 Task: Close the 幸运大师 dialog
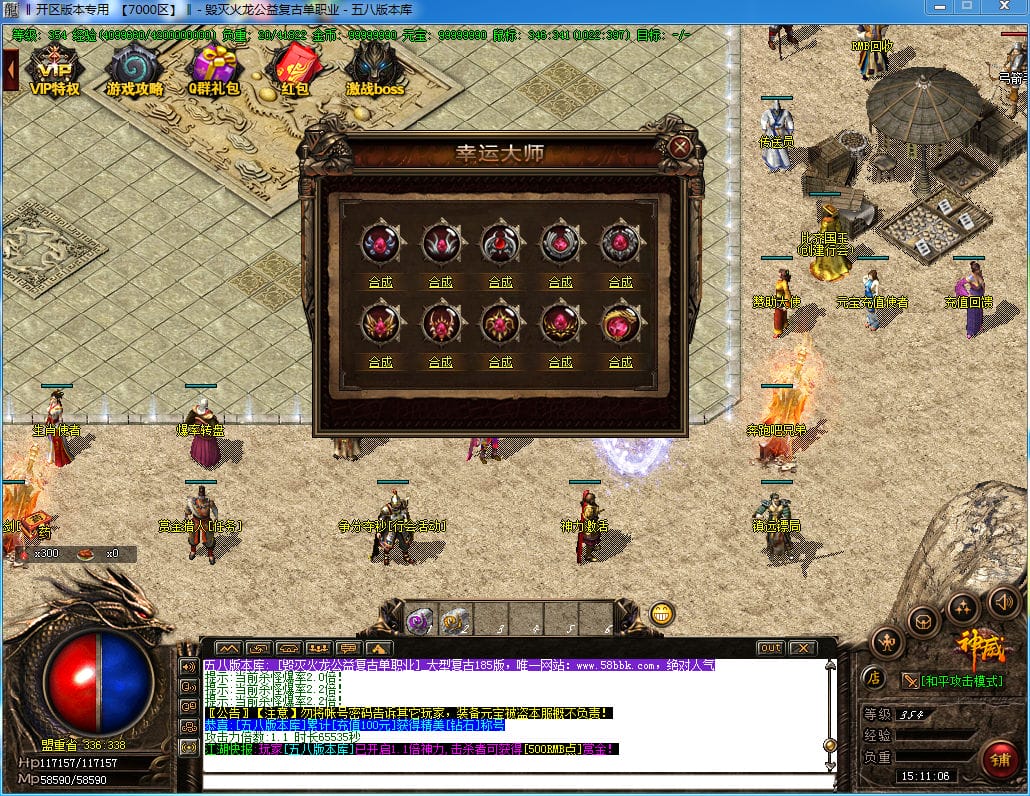click(680, 148)
